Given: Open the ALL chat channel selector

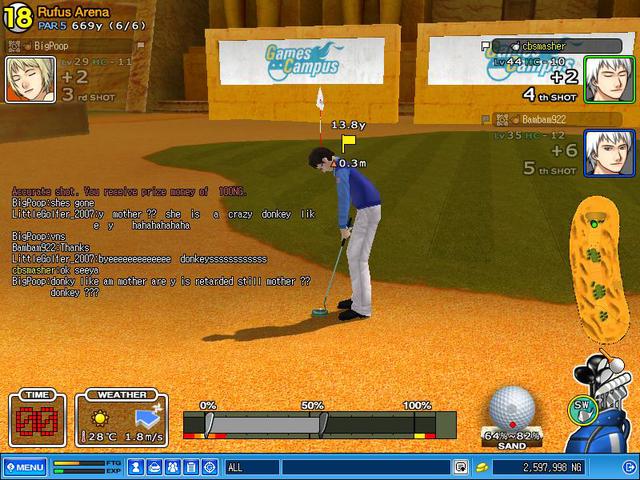Looking at the screenshot, I should (252, 467).
